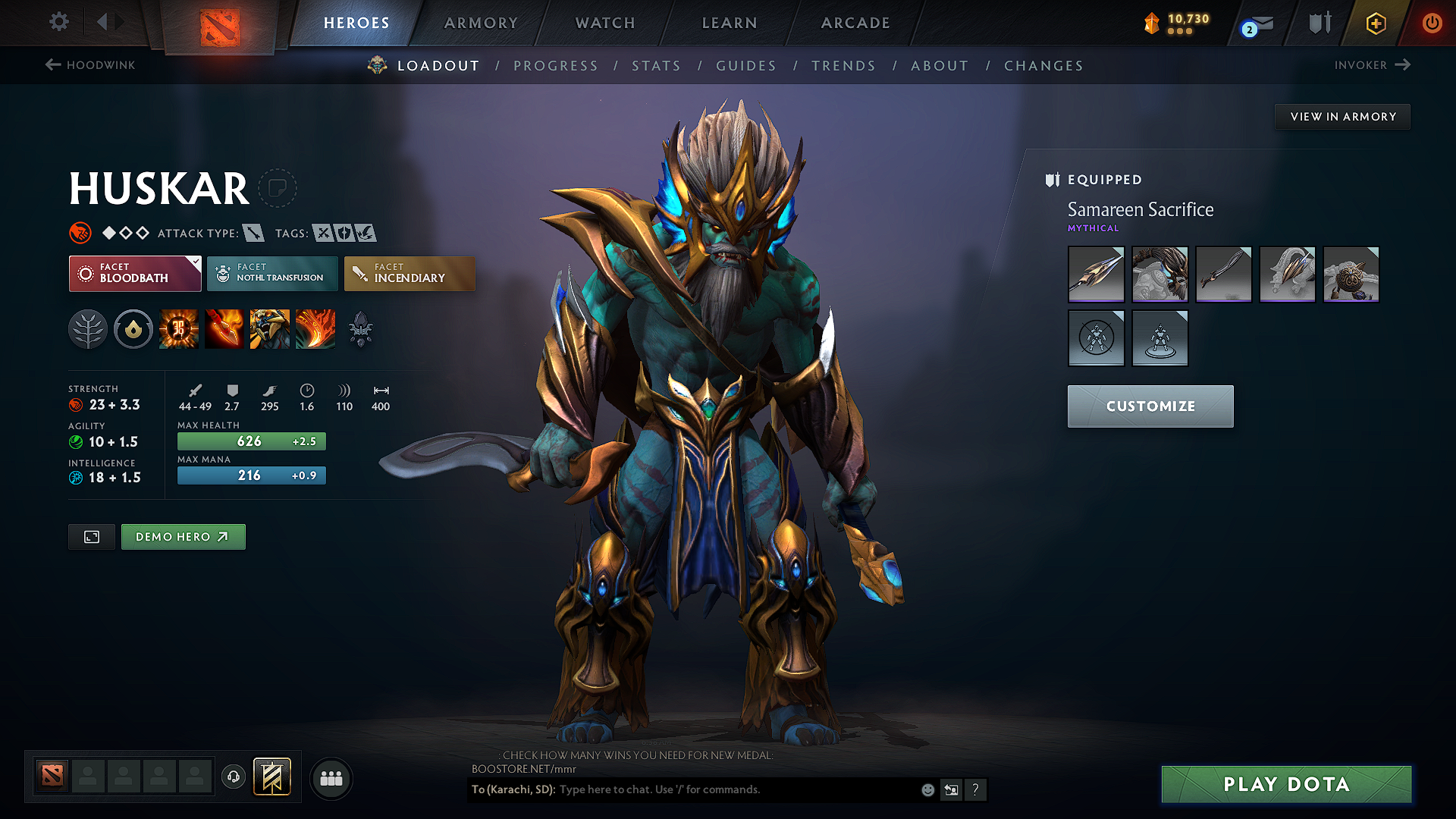1456x819 pixels.
Task: Pick the Incendiary facet
Action: (x=409, y=273)
